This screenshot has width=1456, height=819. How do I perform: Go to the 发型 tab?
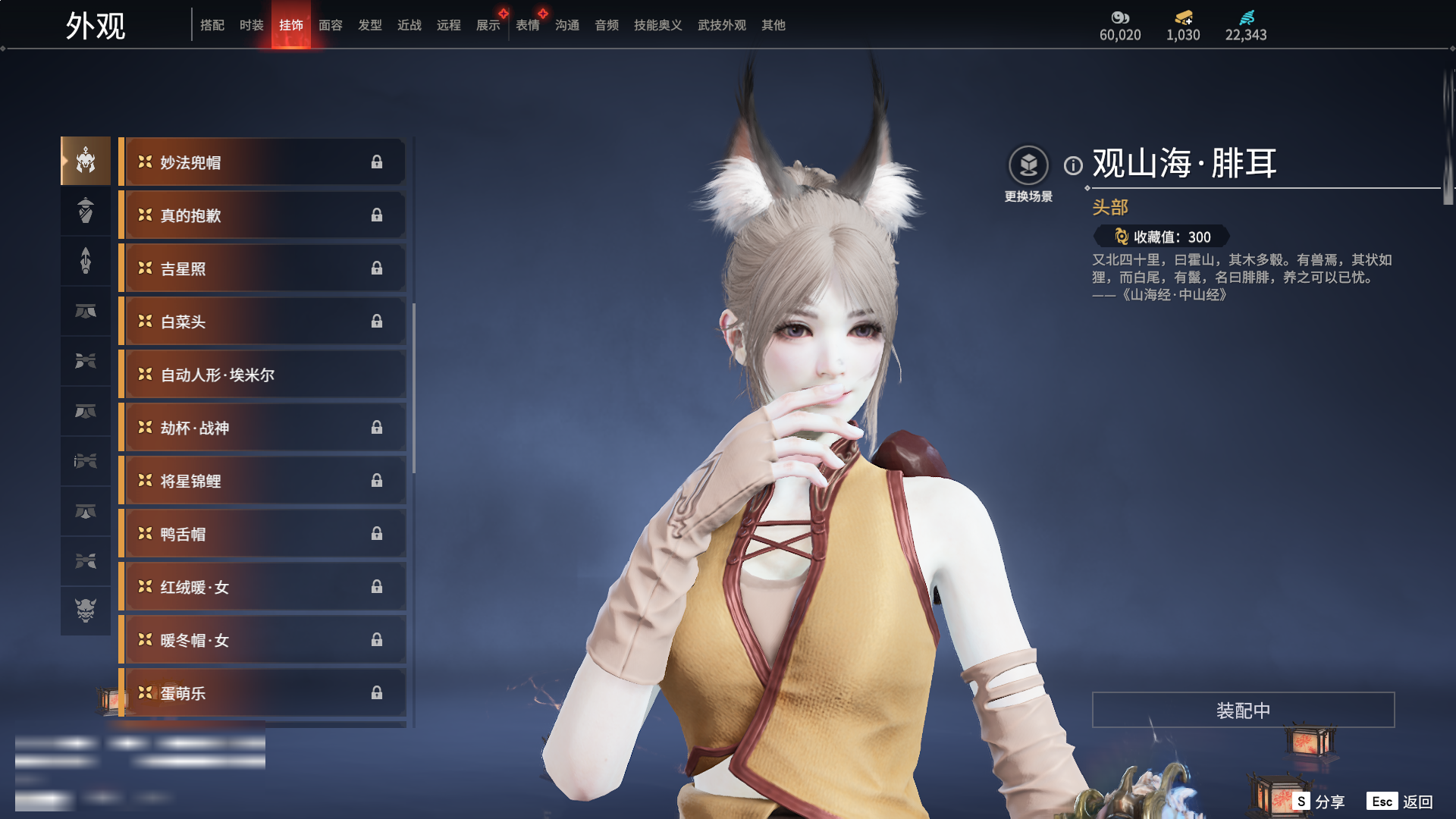pos(369,25)
